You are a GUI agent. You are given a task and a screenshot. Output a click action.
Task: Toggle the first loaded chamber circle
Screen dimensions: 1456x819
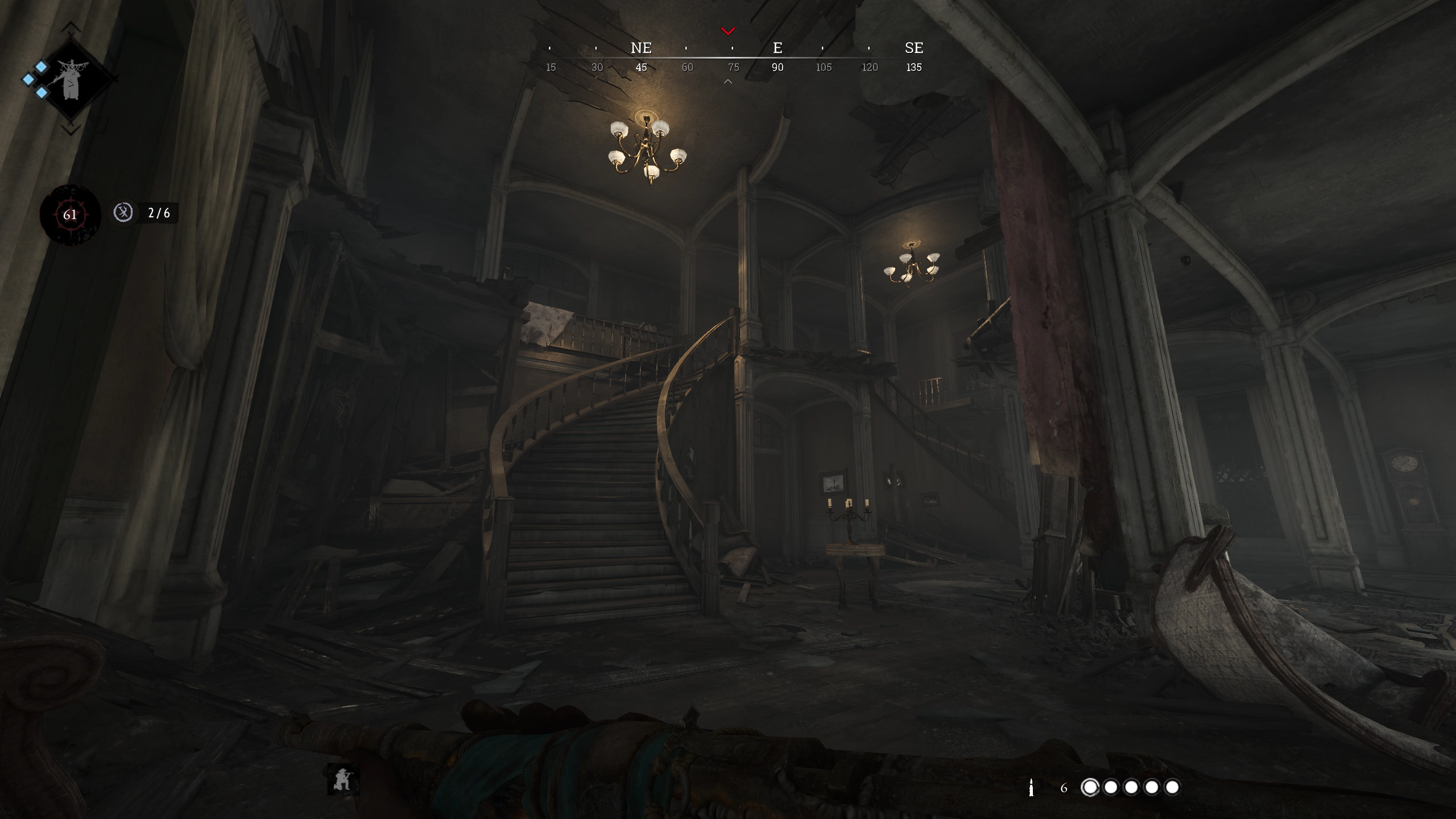coord(1090,787)
